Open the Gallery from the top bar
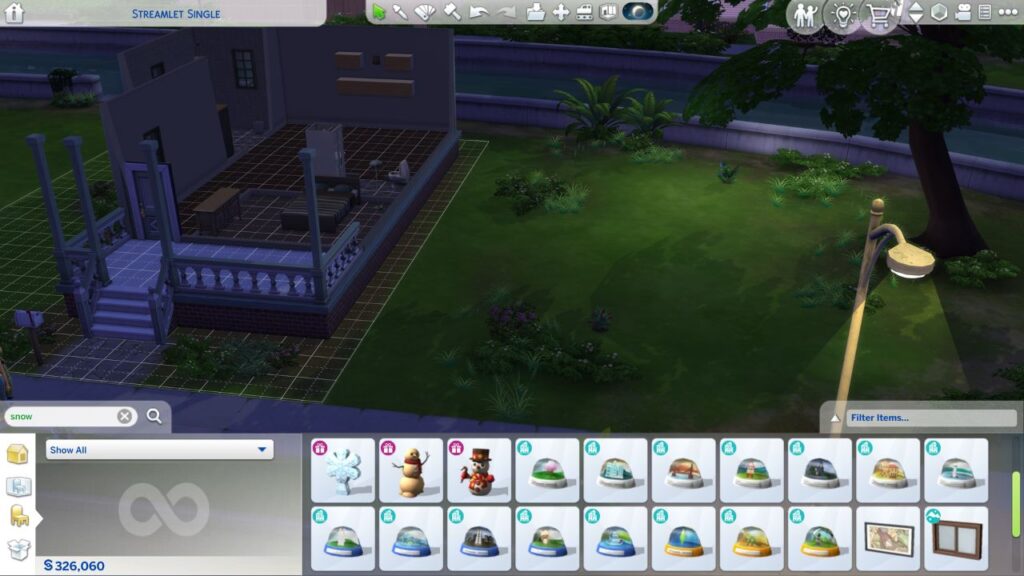This screenshot has height=576, width=1024. coord(638,12)
